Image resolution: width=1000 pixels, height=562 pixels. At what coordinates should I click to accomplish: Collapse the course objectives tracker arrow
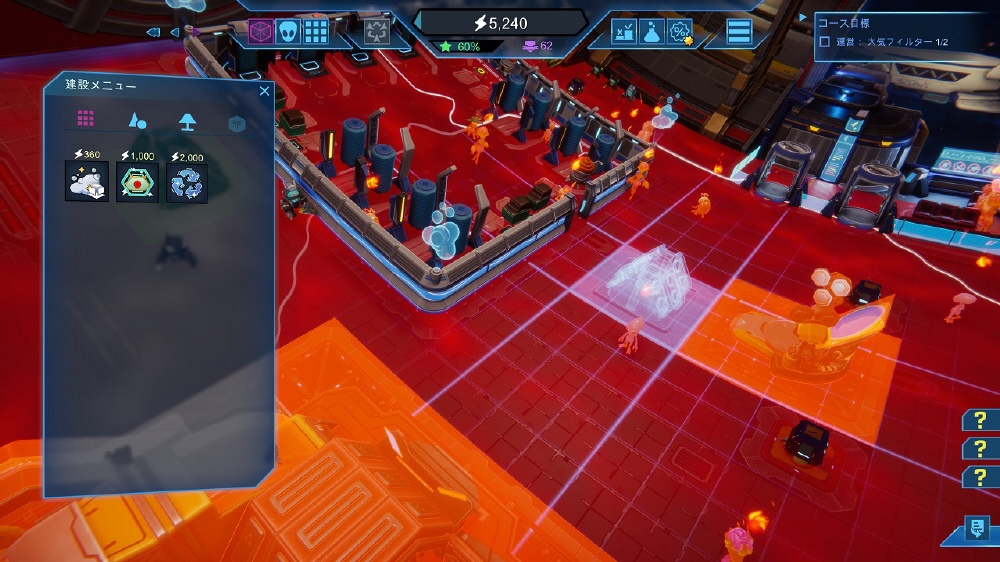[803, 19]
